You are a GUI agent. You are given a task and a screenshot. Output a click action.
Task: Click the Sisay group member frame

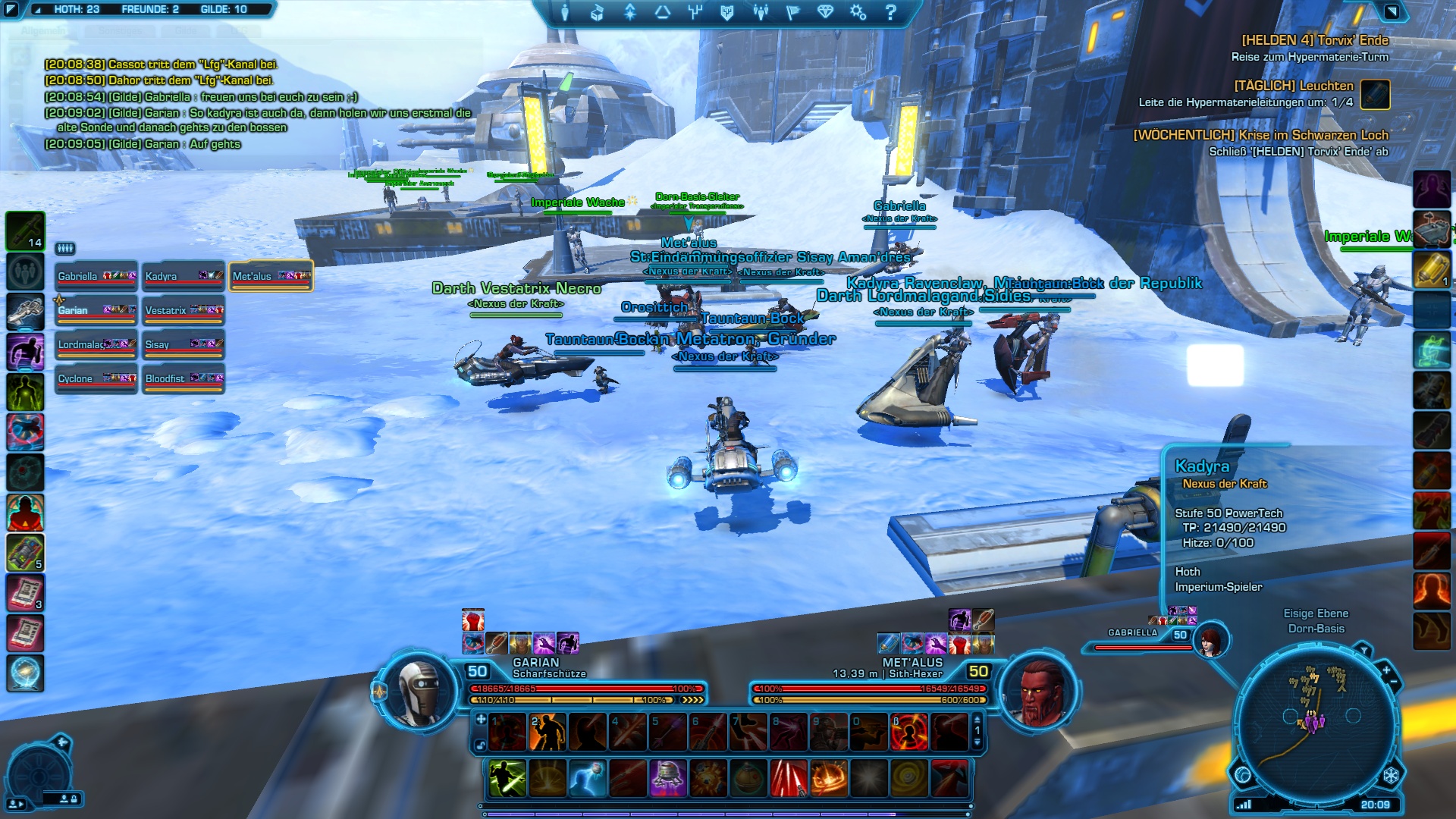click(x=183, y=345)
